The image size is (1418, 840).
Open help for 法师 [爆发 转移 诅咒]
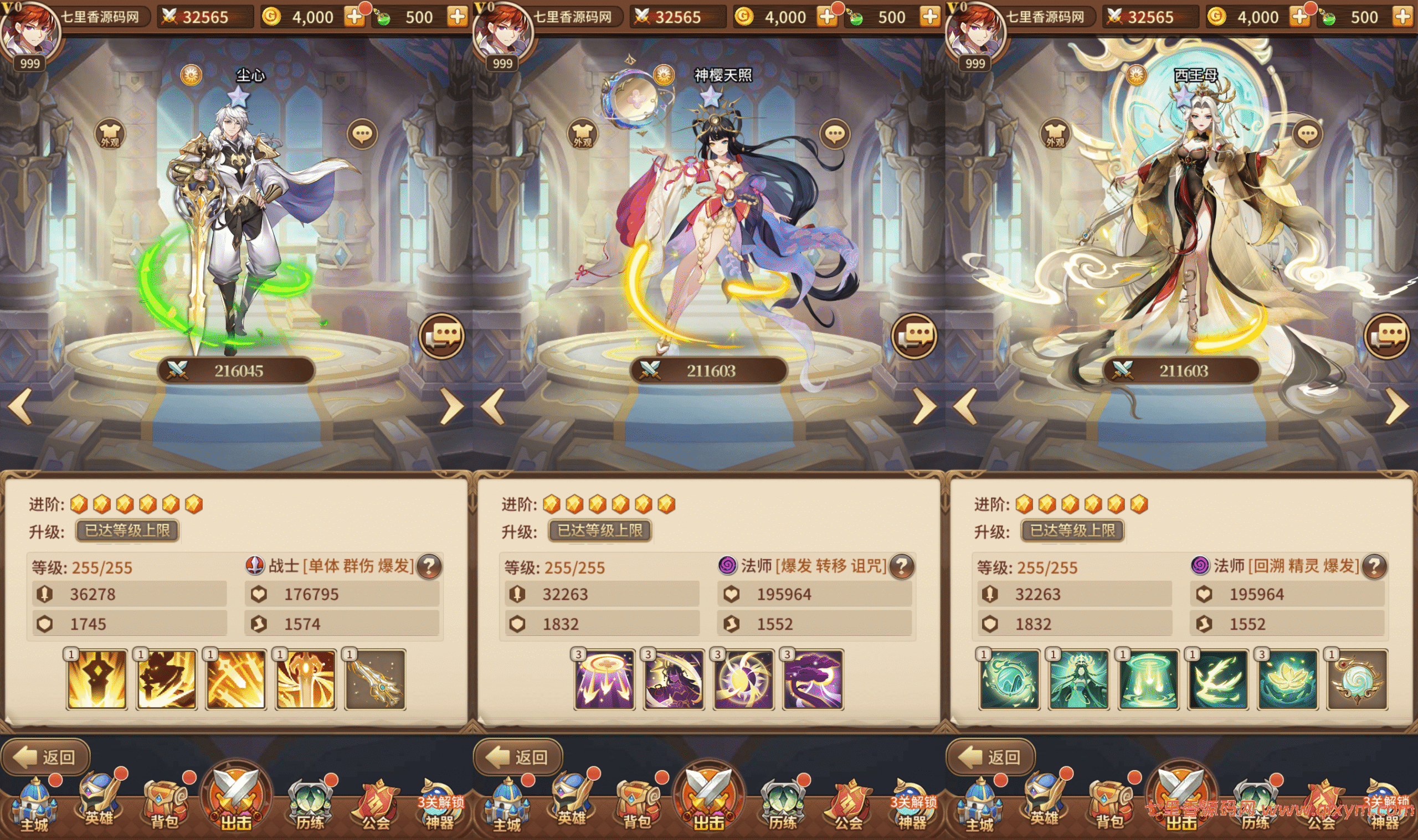[x=902, y=566]
